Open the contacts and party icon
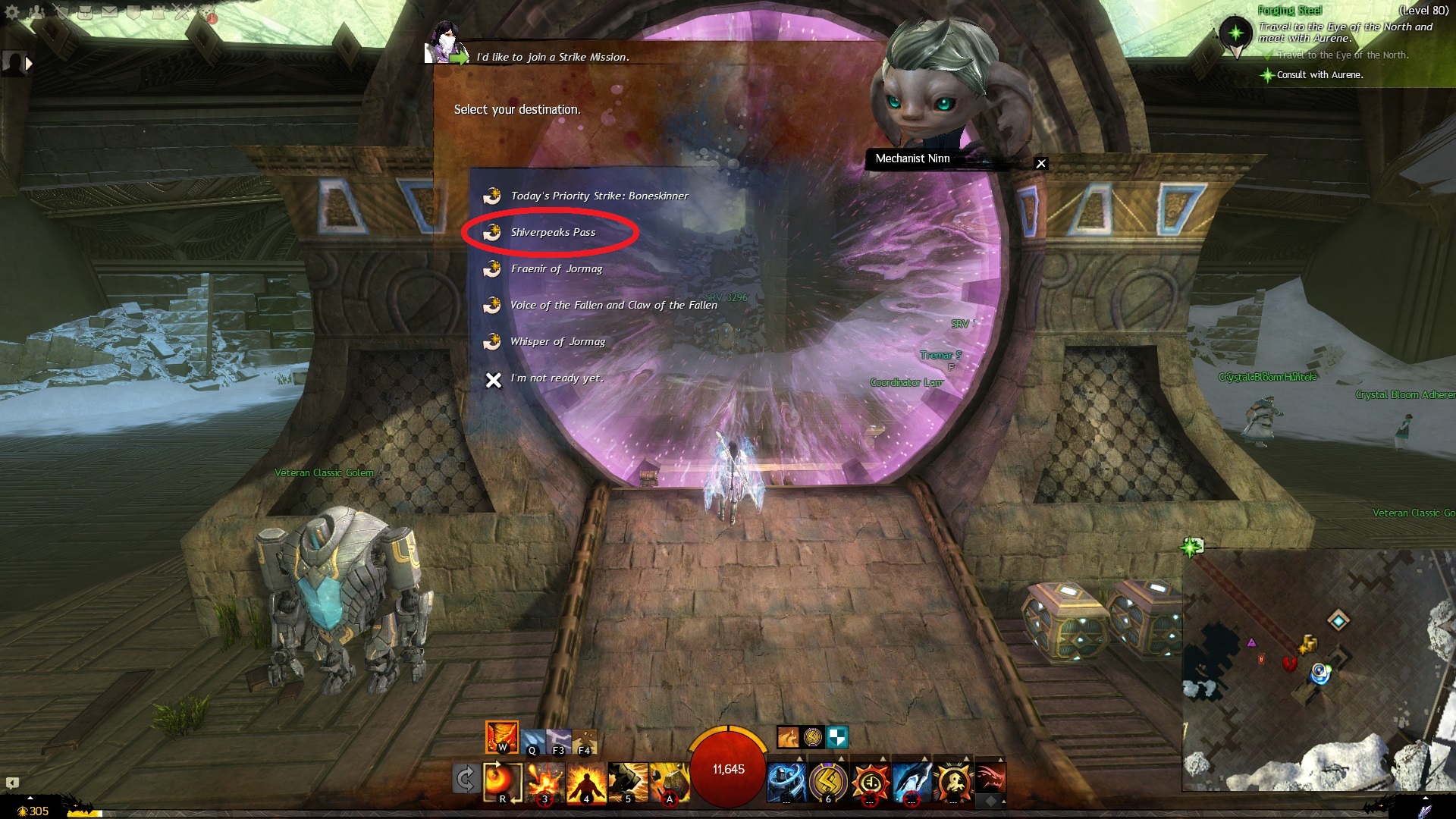The width and height of the screenshot is (1456, 819). tap(36, 12)
